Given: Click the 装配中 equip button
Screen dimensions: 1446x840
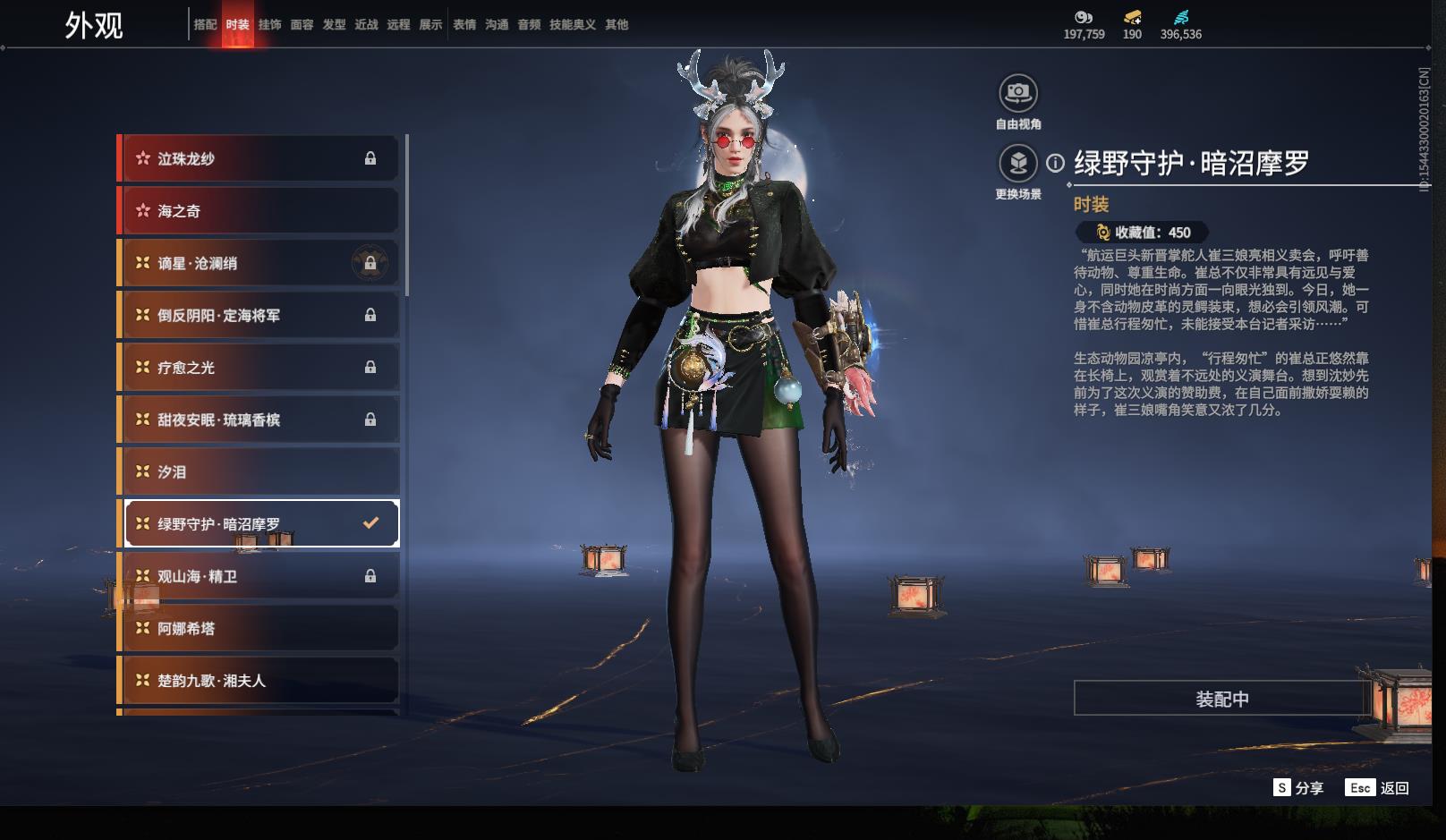Looking at the screenshot, I should tap(1221, 699).
